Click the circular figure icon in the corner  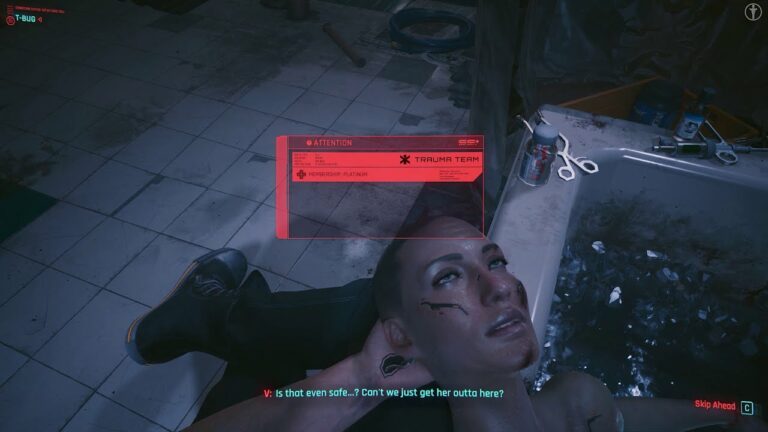tap(749, 15)
